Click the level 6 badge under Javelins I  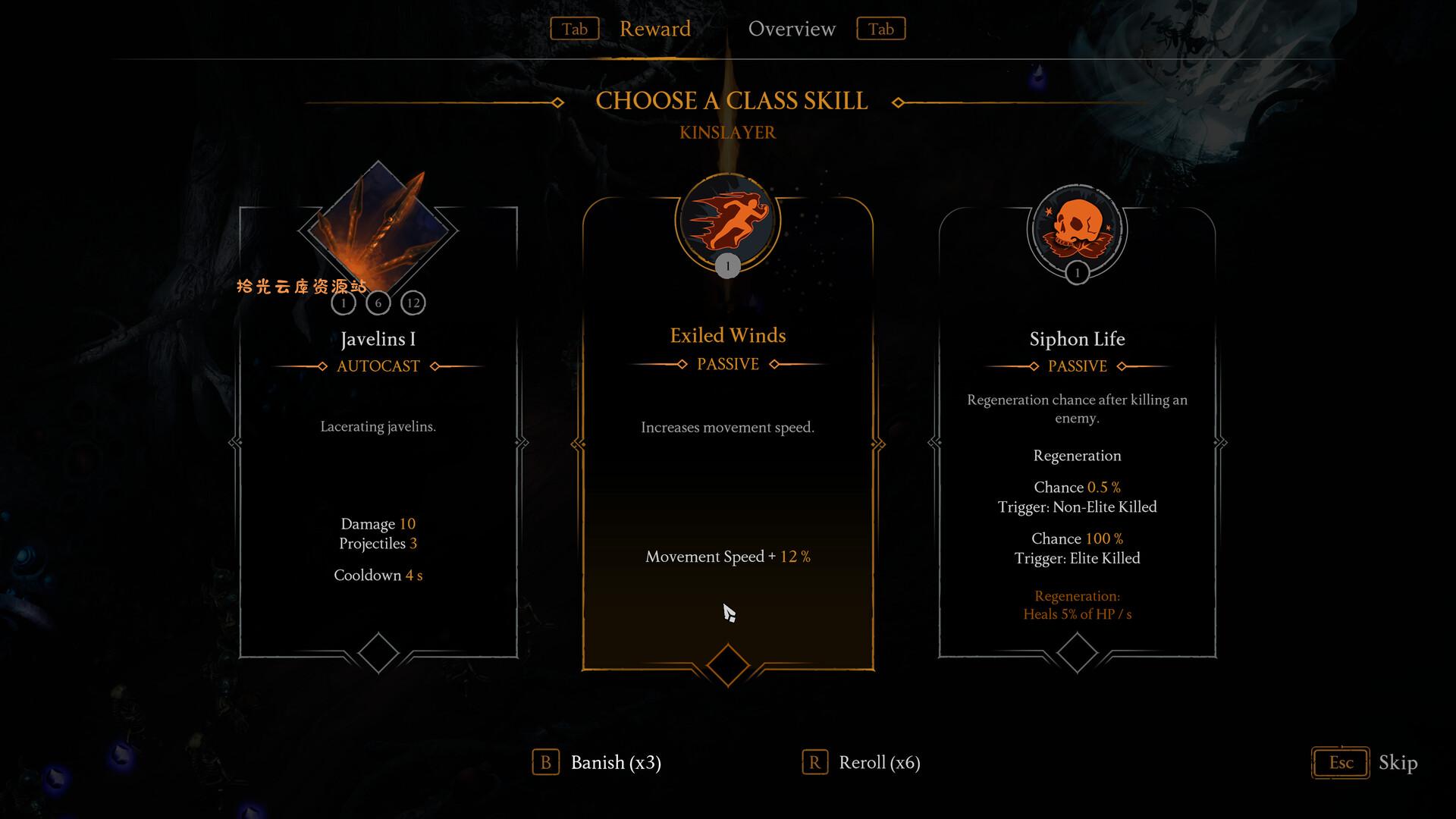pyautogui.click(x=378, y=302)
